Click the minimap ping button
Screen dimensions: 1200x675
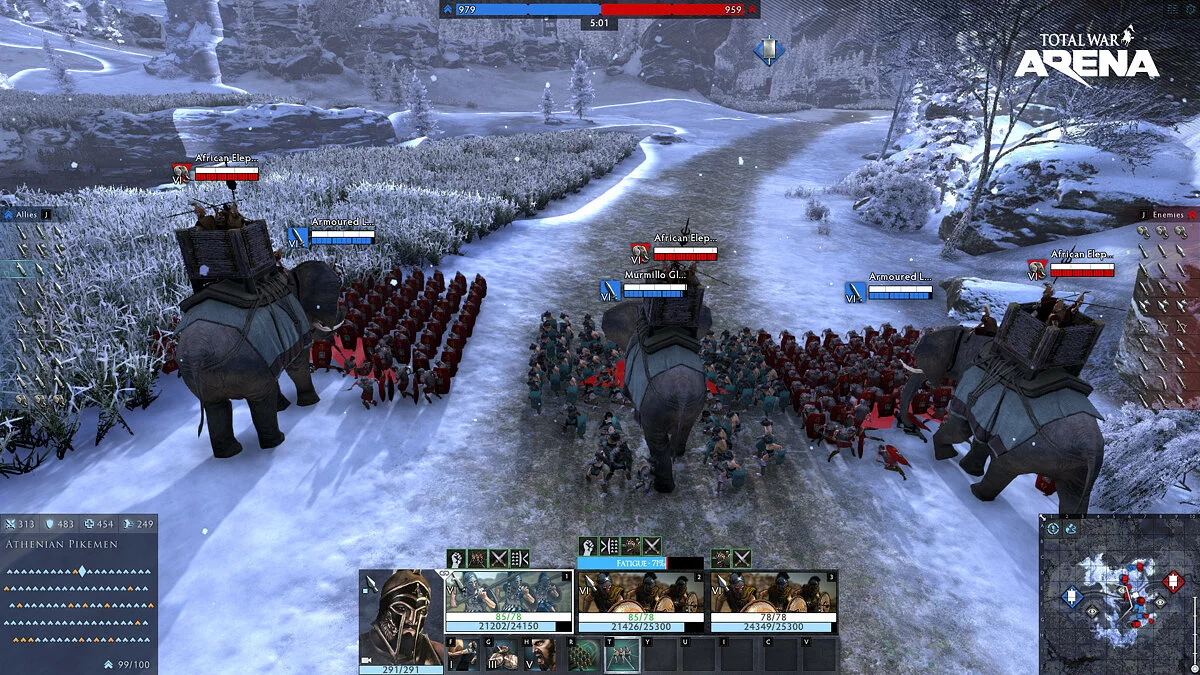coord(1053,528)
